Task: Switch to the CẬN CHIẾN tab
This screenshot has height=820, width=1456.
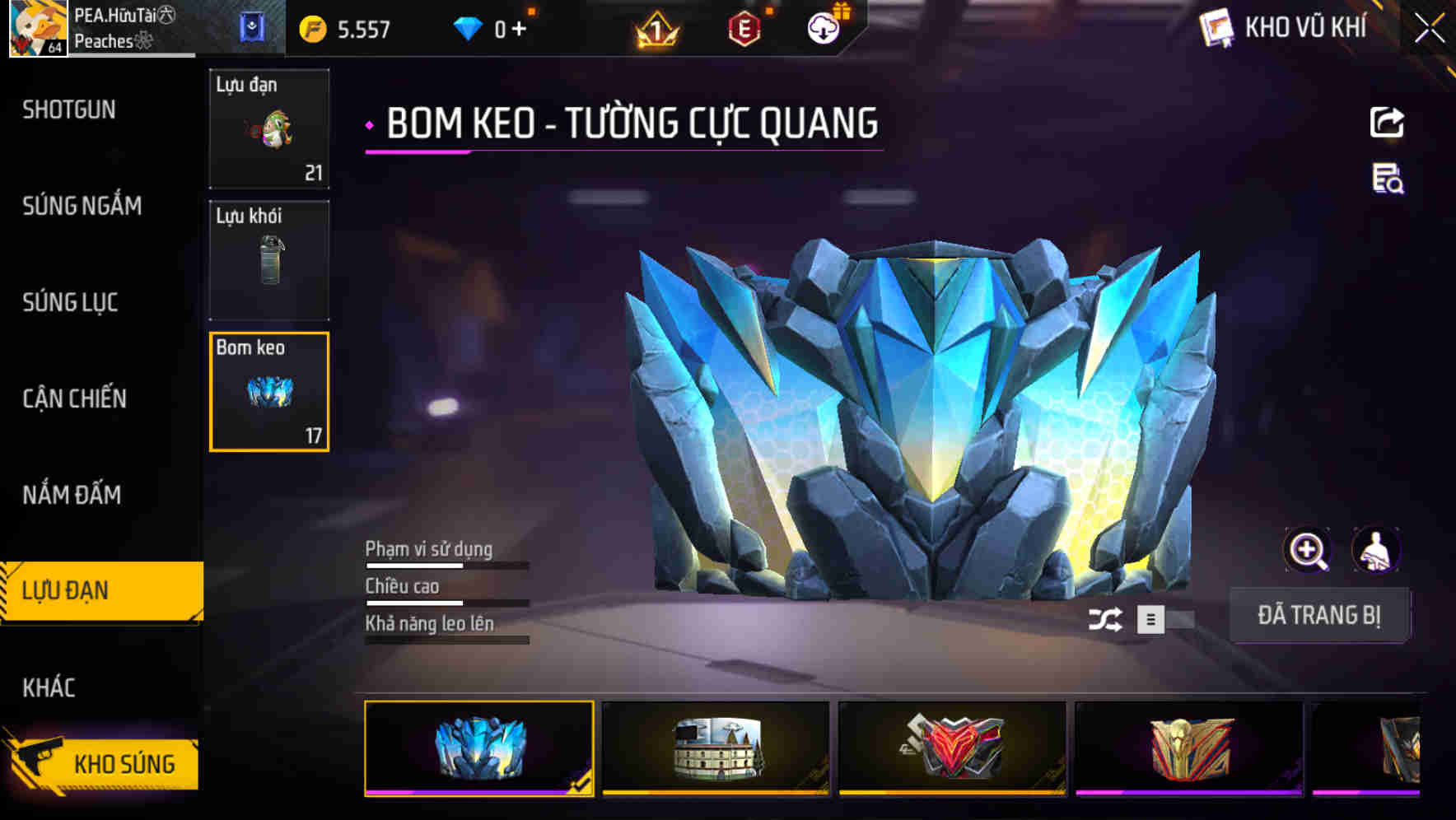Action: point(74,398)
